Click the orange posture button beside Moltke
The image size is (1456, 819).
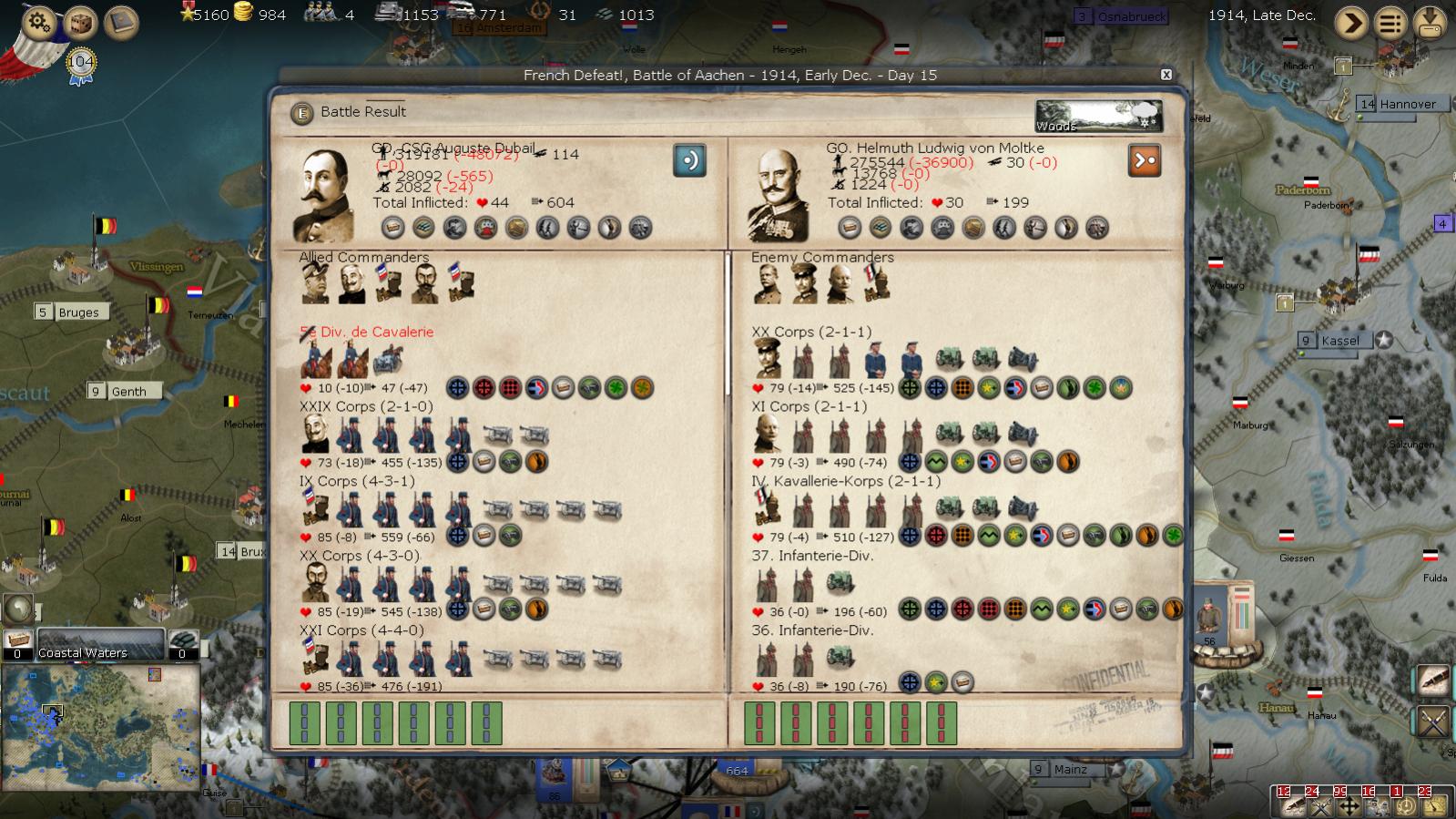click(1144, 160)
